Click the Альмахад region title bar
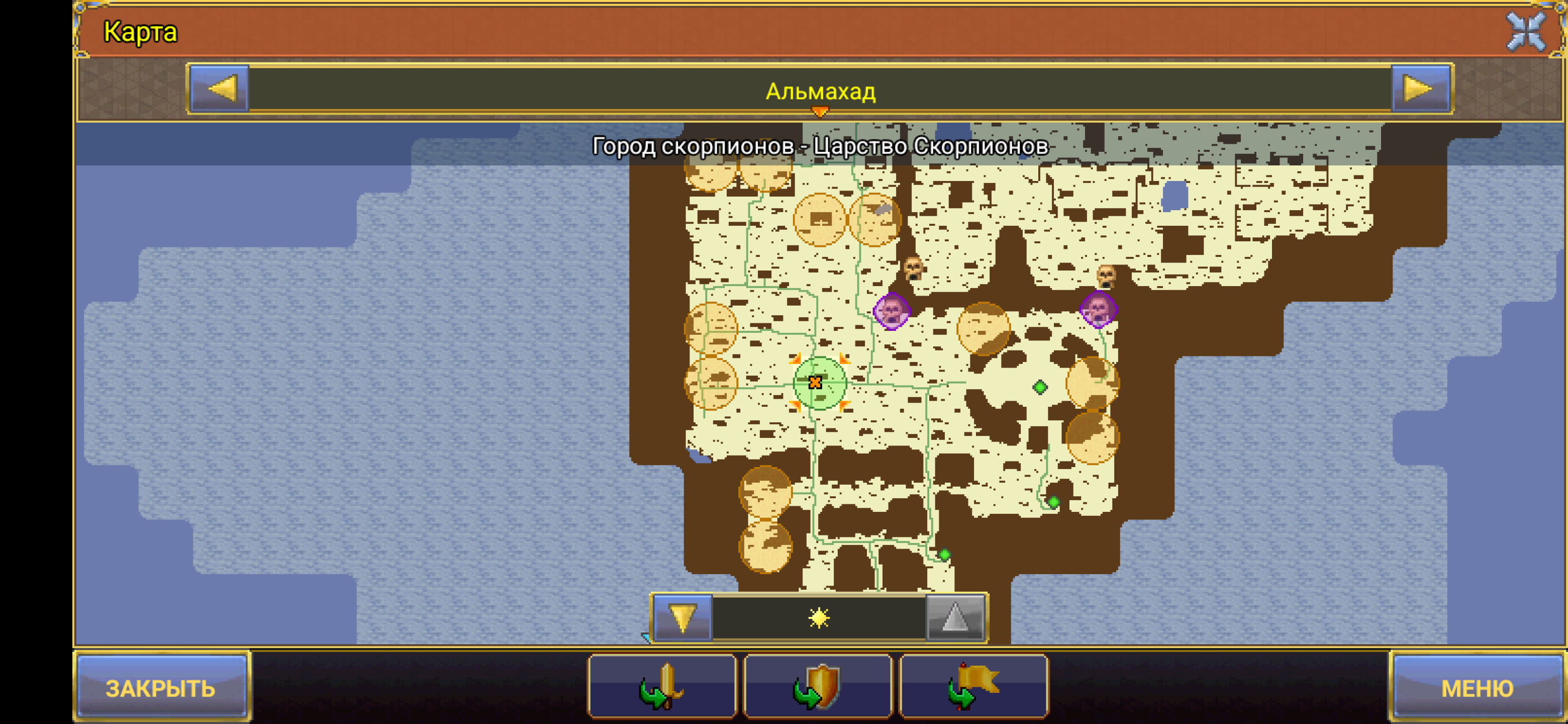Screen dimensions: 1568x724 (x=820, y=92)
